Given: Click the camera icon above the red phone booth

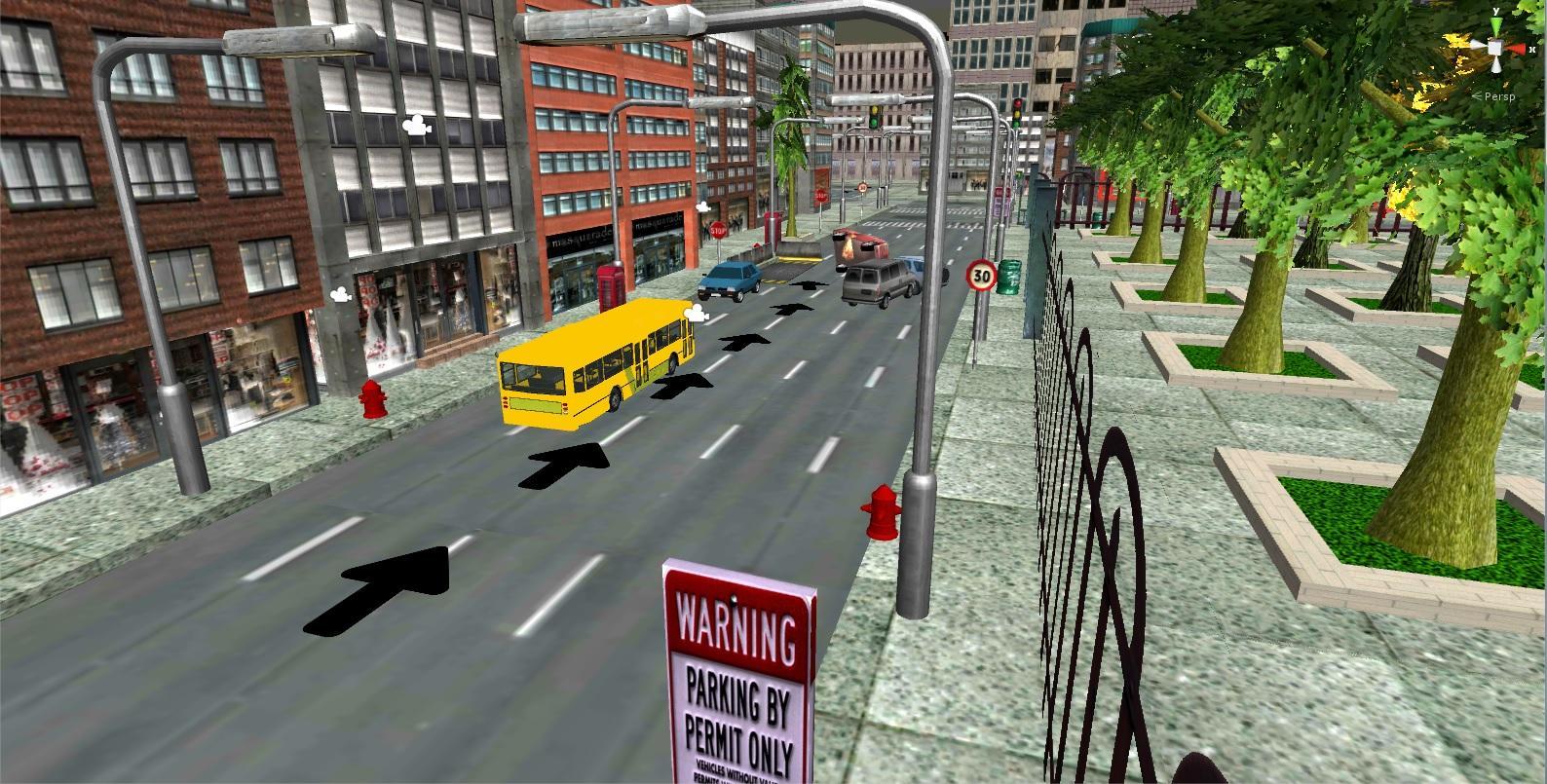Looking at the screenshot, I should click(x=701, y=207).
